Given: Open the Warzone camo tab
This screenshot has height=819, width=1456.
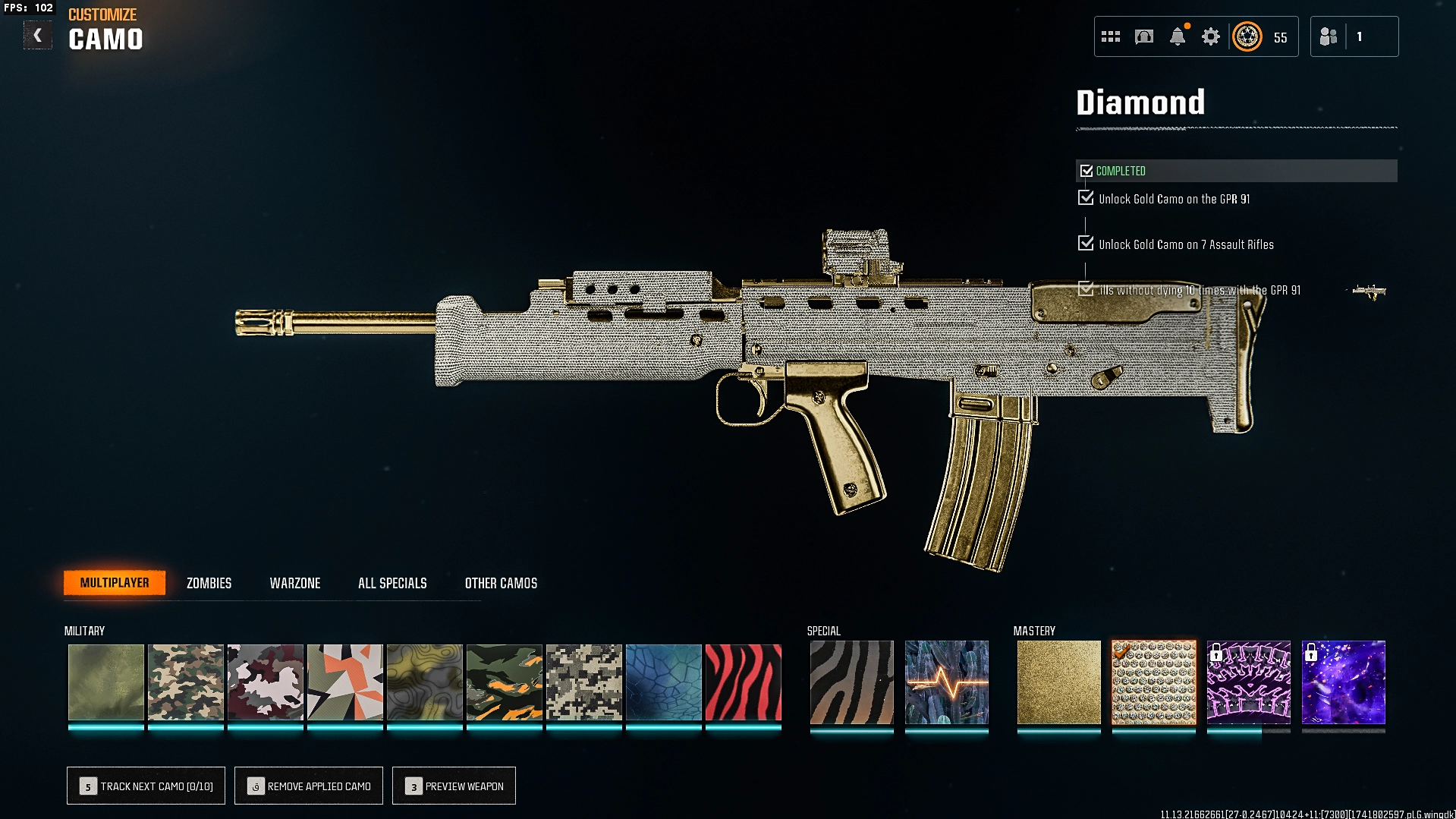Looking at the screenshot, I should 295,583.
